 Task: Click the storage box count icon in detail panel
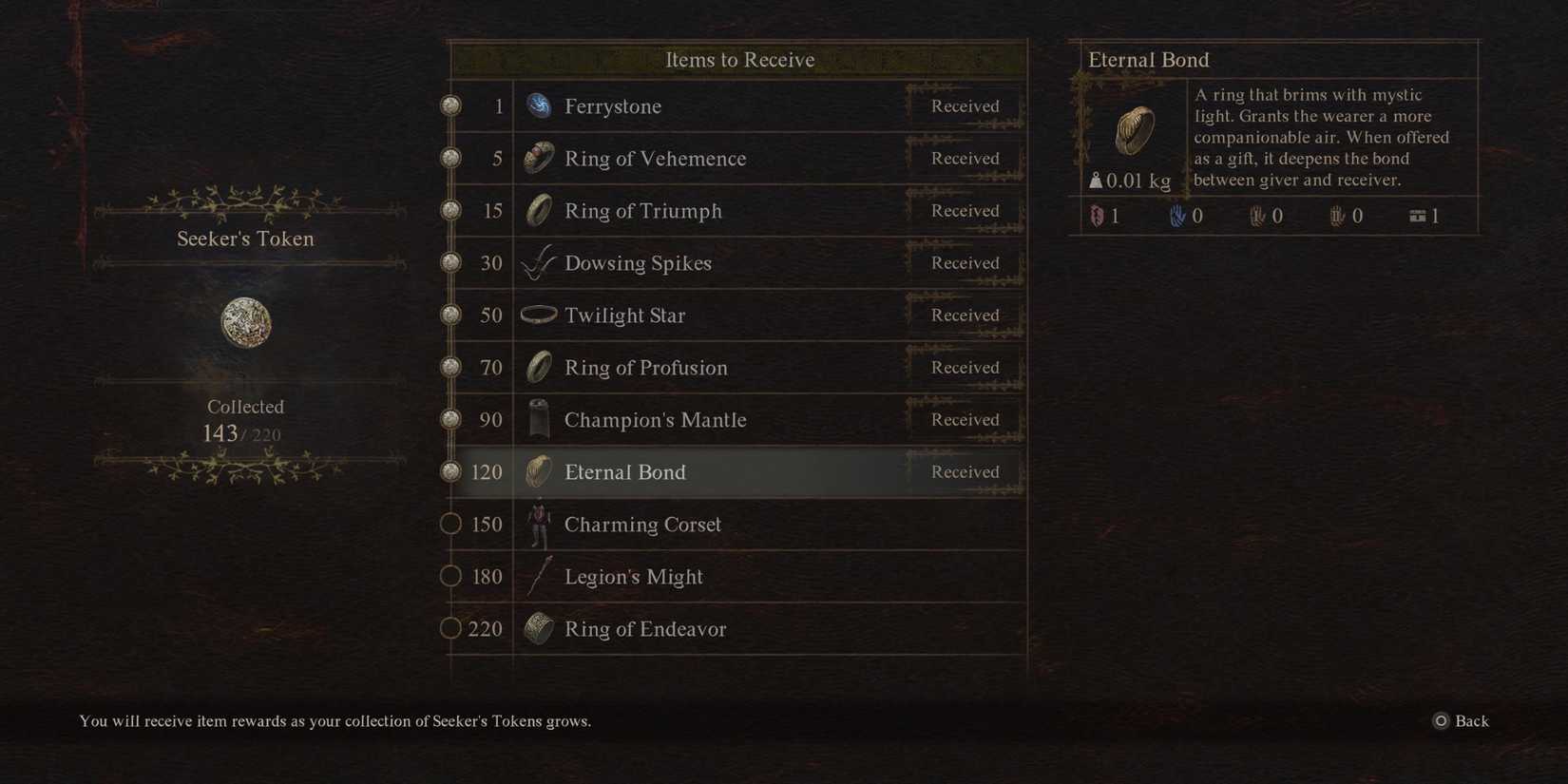tap(1417, 216)
